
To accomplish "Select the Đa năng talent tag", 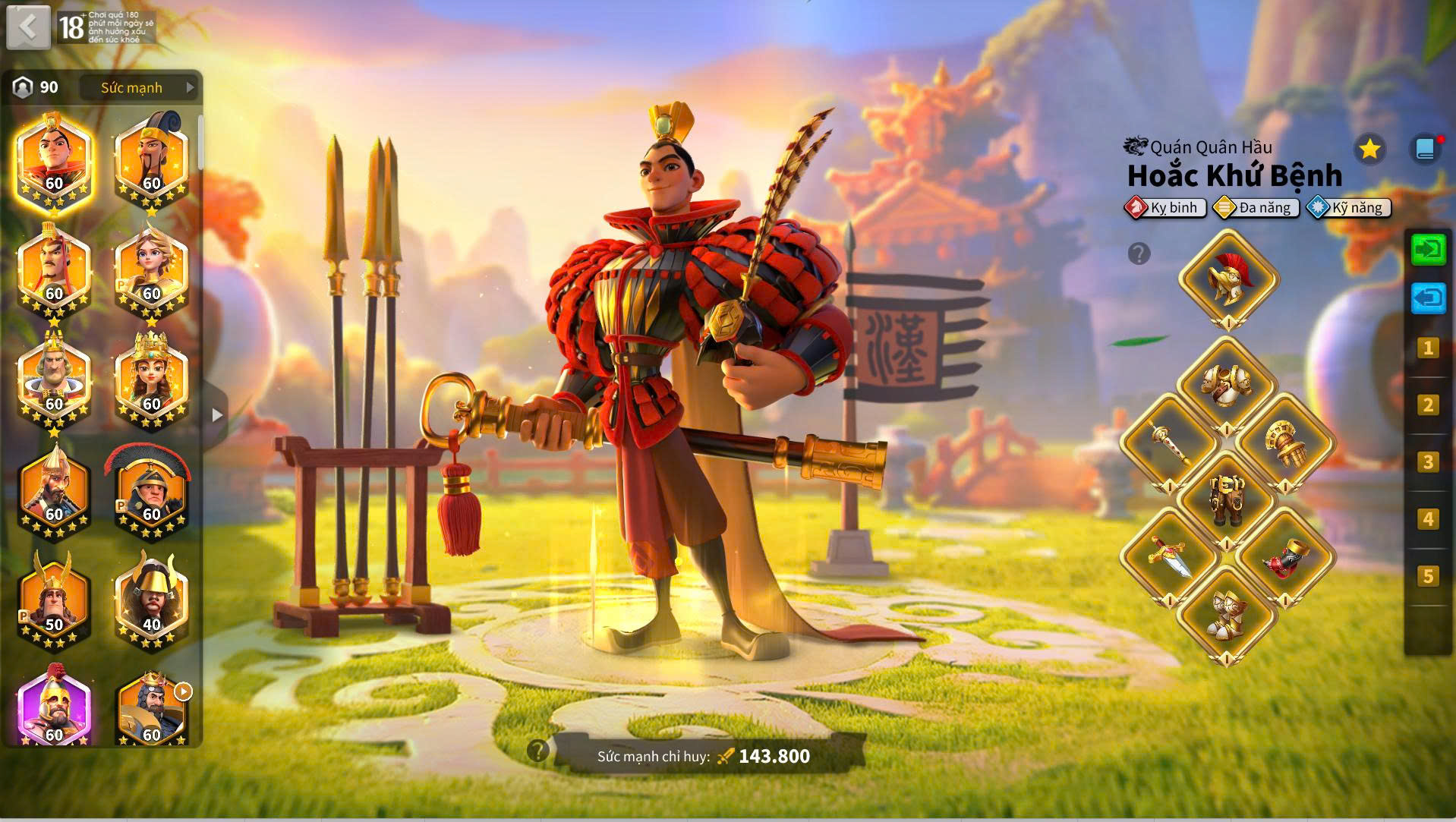I will (x=1257, y=208).
